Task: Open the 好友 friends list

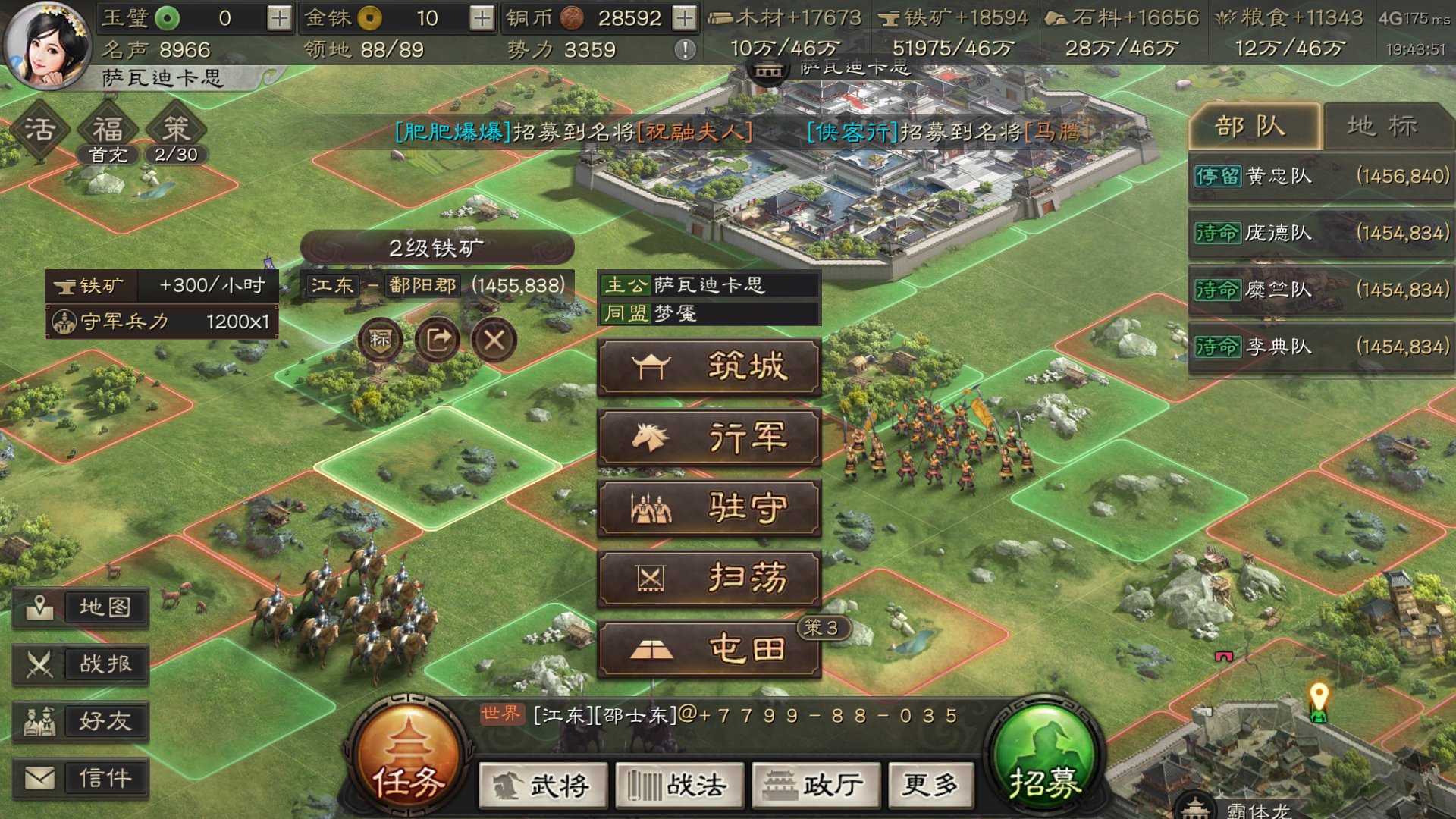Action: 81,721
